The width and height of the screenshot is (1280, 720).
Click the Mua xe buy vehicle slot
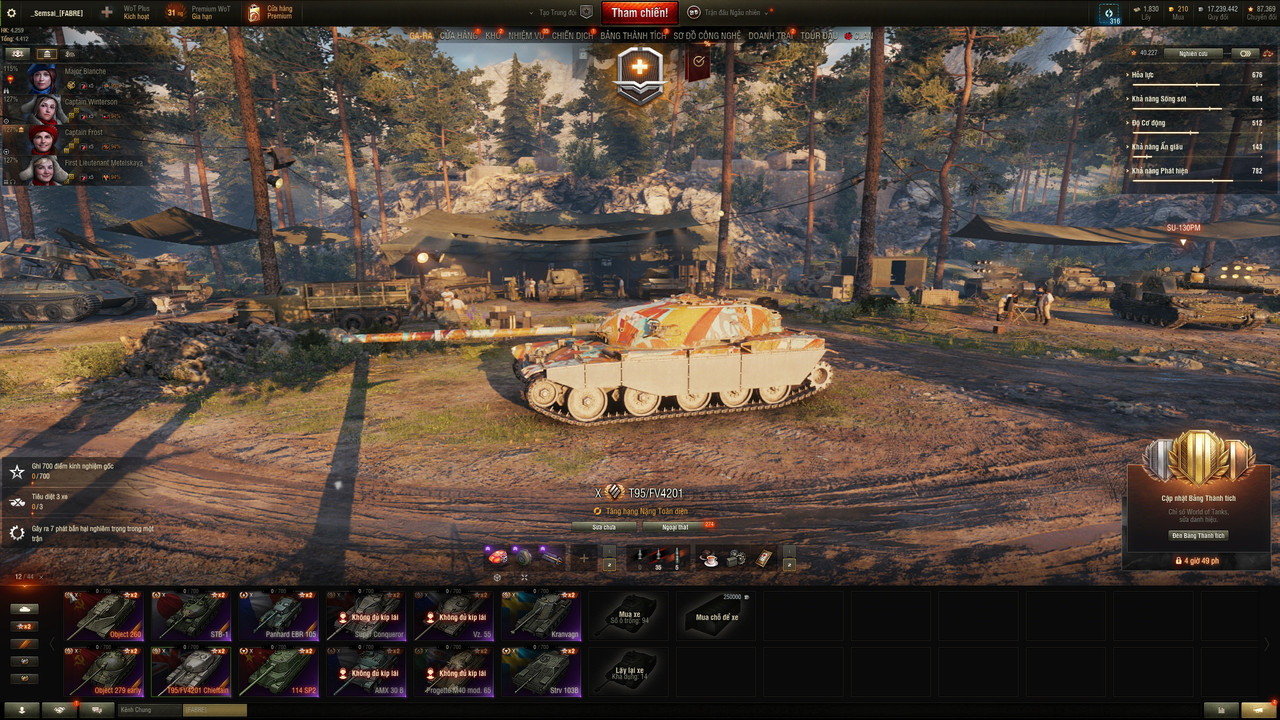click(x=629, y=614)
